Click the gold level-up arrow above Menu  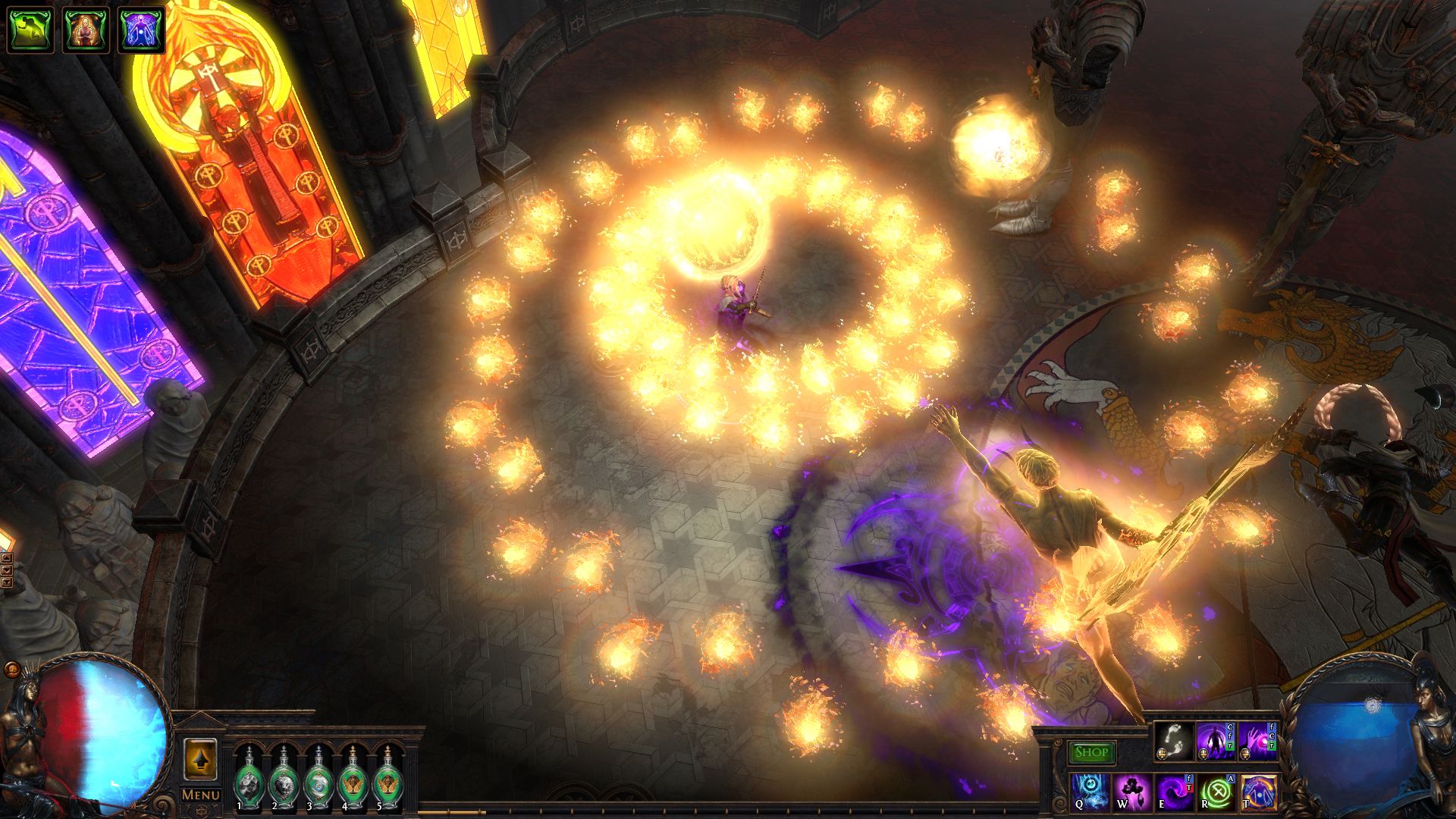point(200,760)
